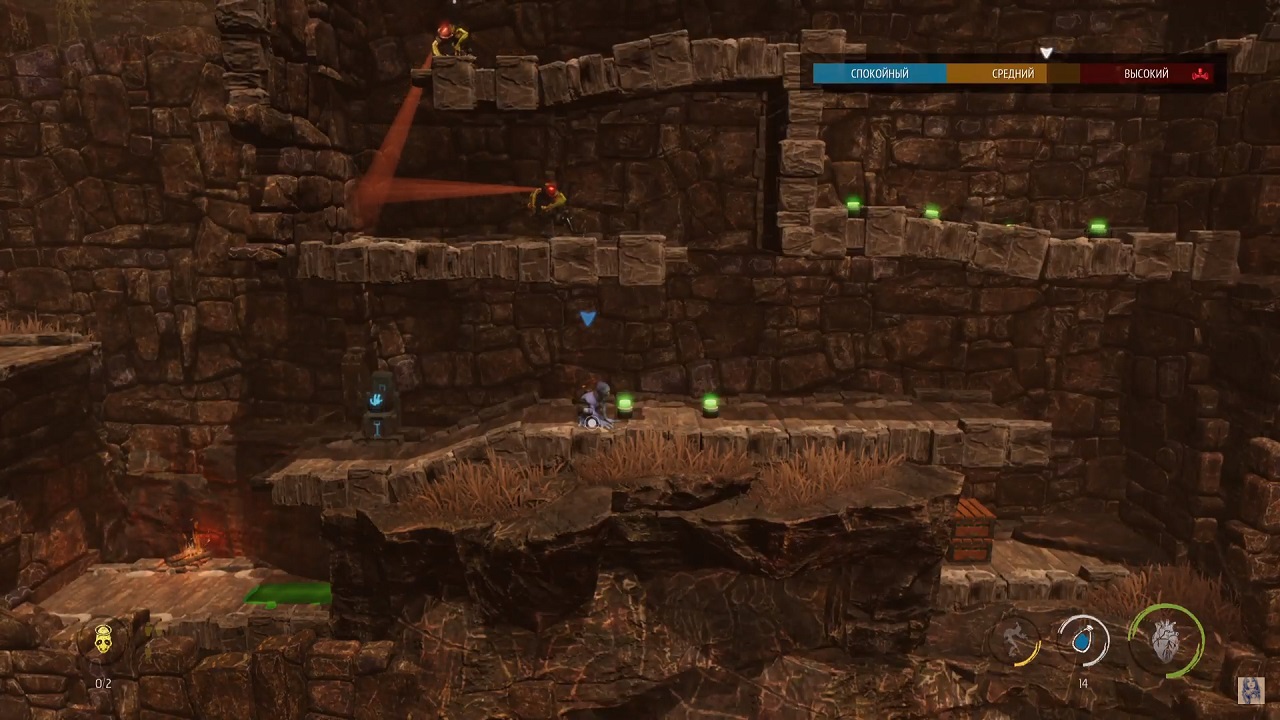1280x720 pixels.
Task: Click the blue waypoint arrow marker
Action: (588, 318)
